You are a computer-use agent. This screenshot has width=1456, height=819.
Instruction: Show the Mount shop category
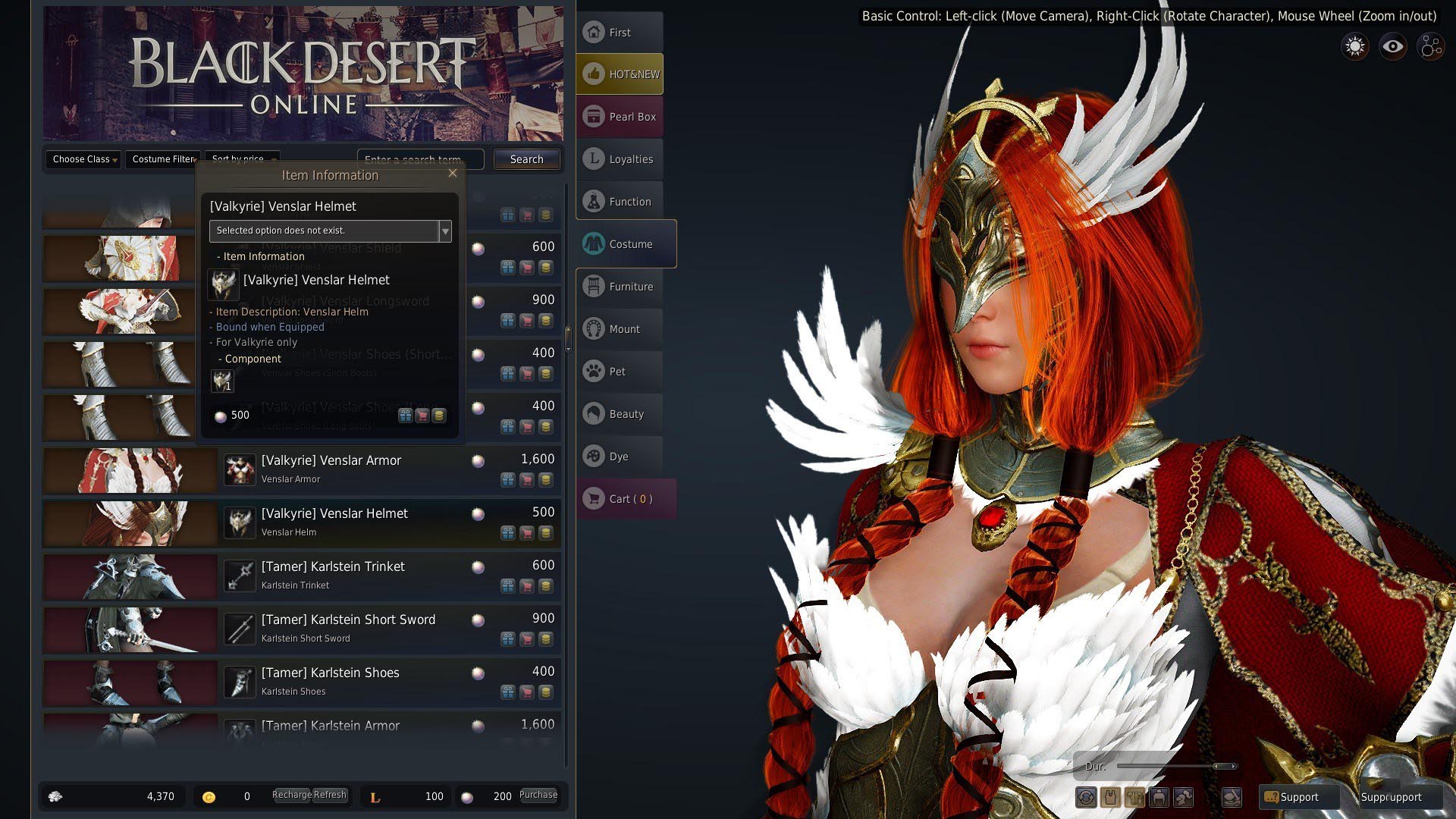coord(620,329)
